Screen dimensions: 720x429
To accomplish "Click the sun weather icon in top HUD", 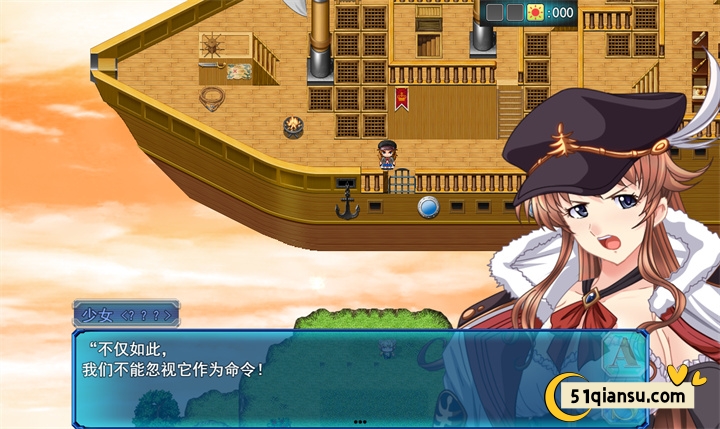I will [x=535, y=13].
